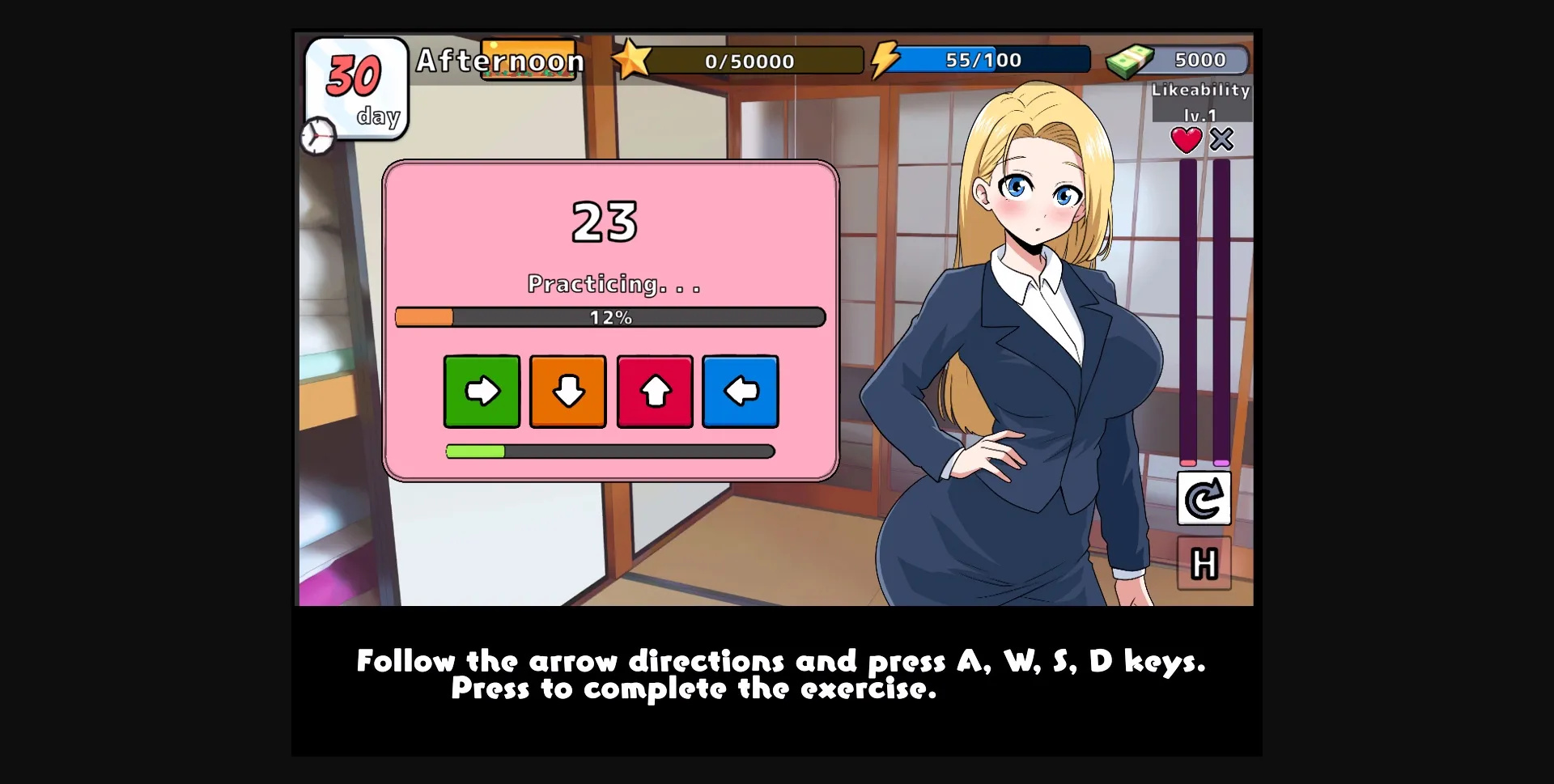1554x784 pixels.
Task: Toggle the heart icon above the likeability bar
Action: point(1187,139)
